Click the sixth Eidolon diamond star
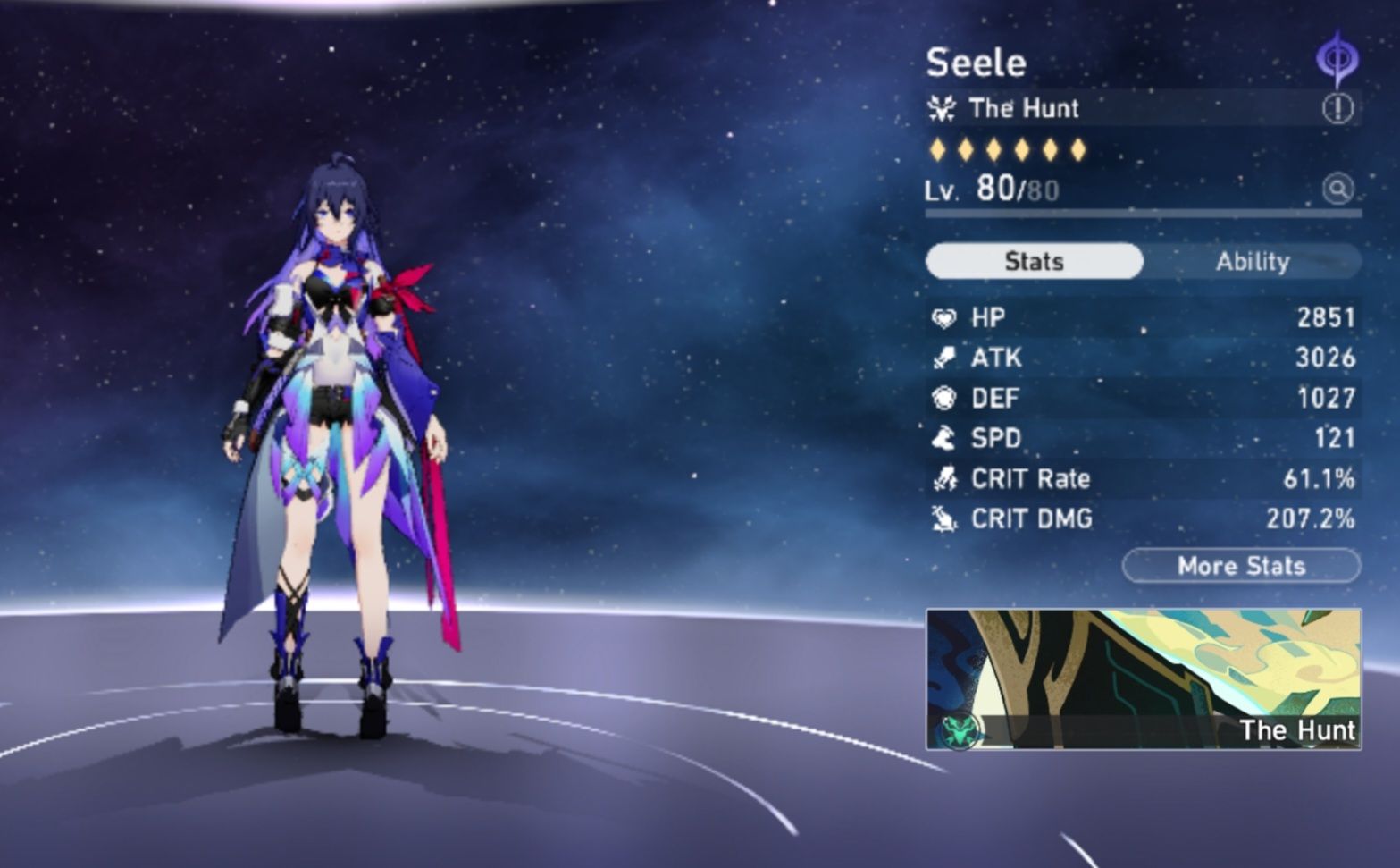 [x=1077, y=150]
